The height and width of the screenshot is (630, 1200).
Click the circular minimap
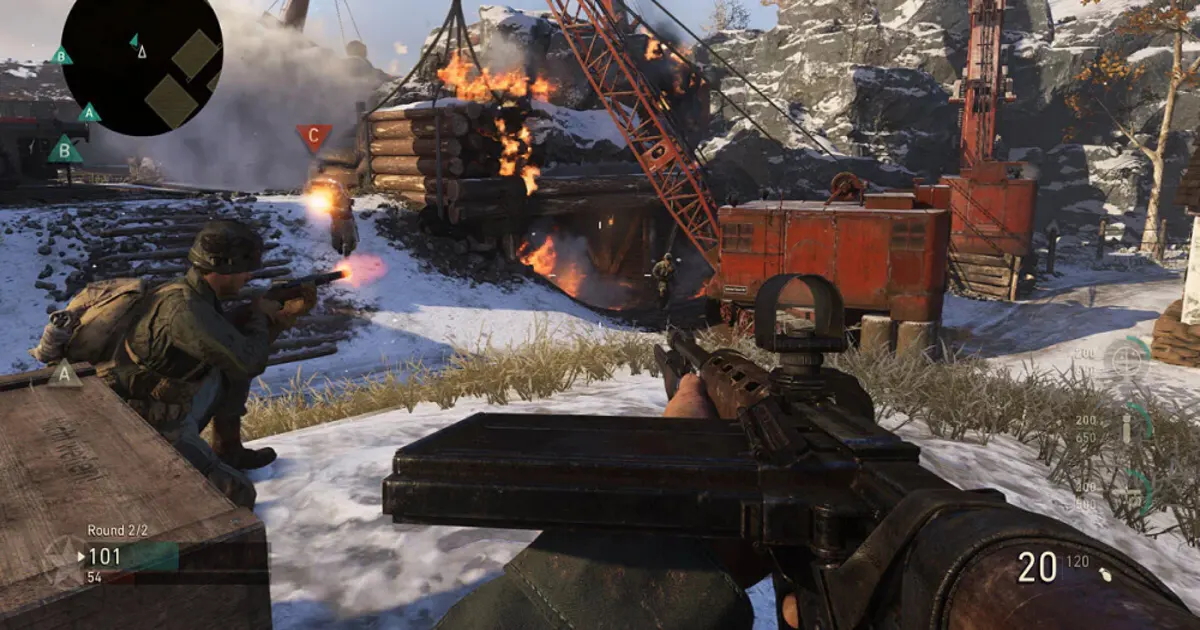pyautogui.click(x=142, y=65)
